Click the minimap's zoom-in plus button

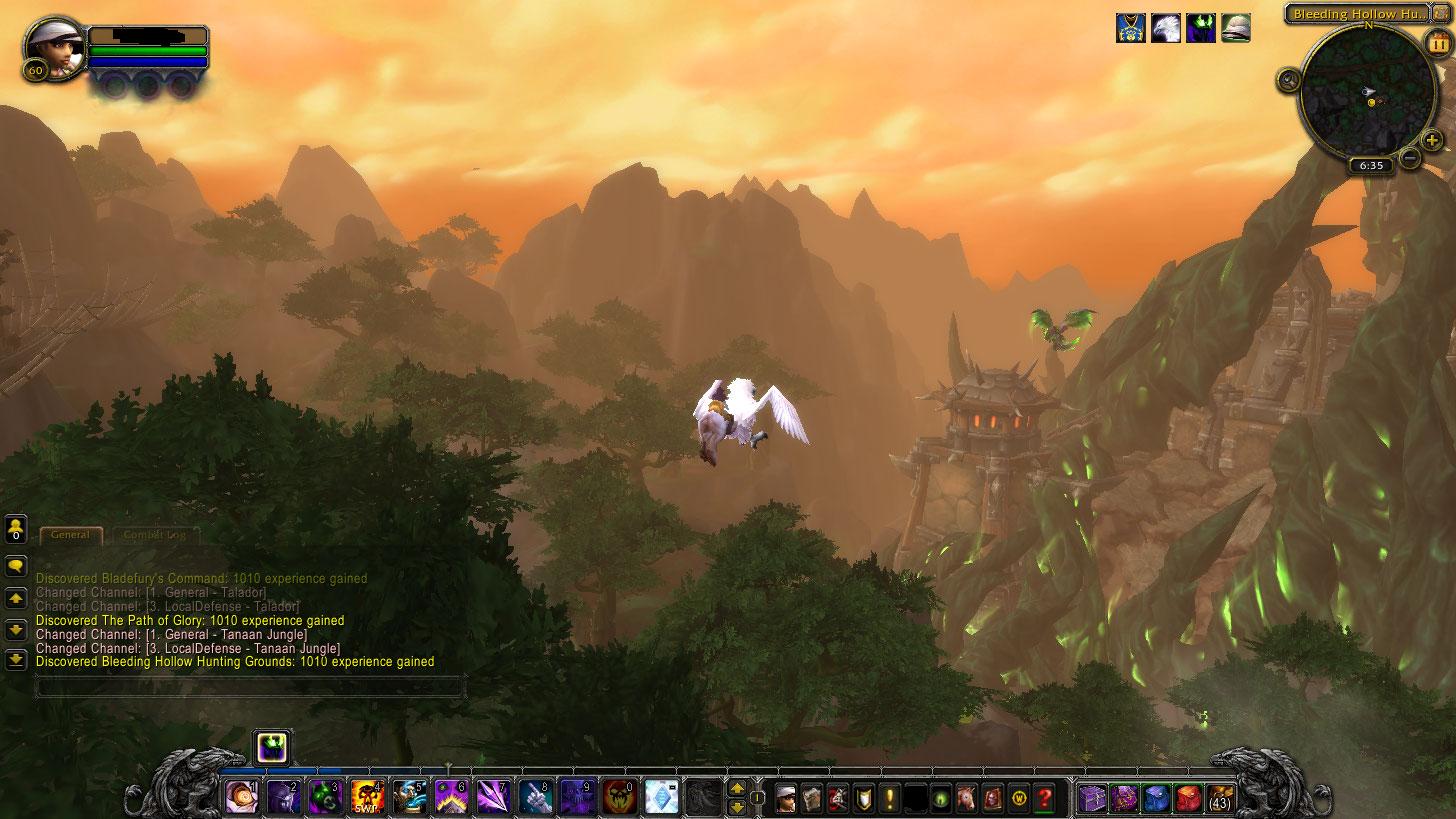click(x=1431, y=140)
